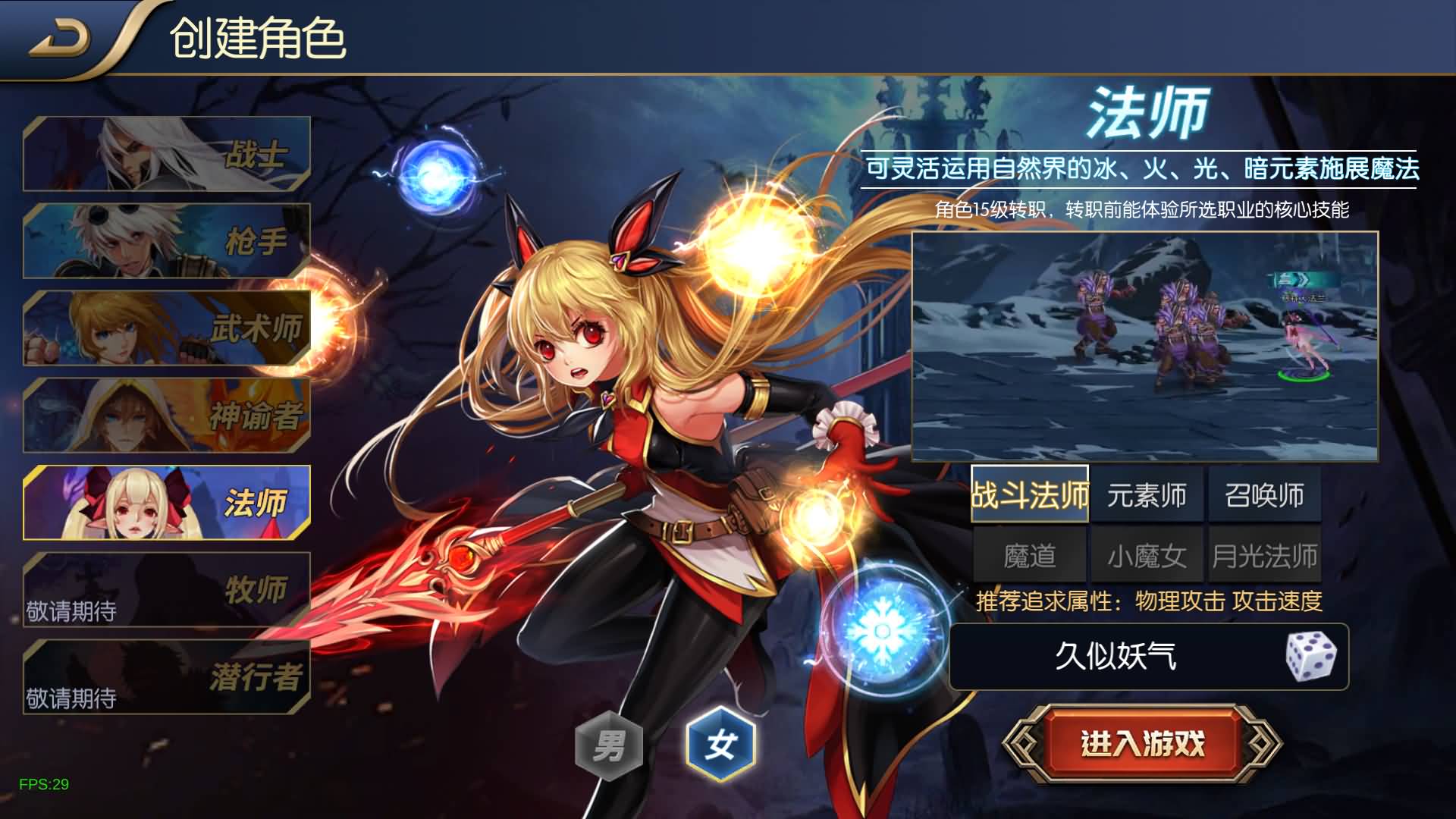Enter the game with 进入游戏
The image size is (1456, 819).
click(1142, 744)
